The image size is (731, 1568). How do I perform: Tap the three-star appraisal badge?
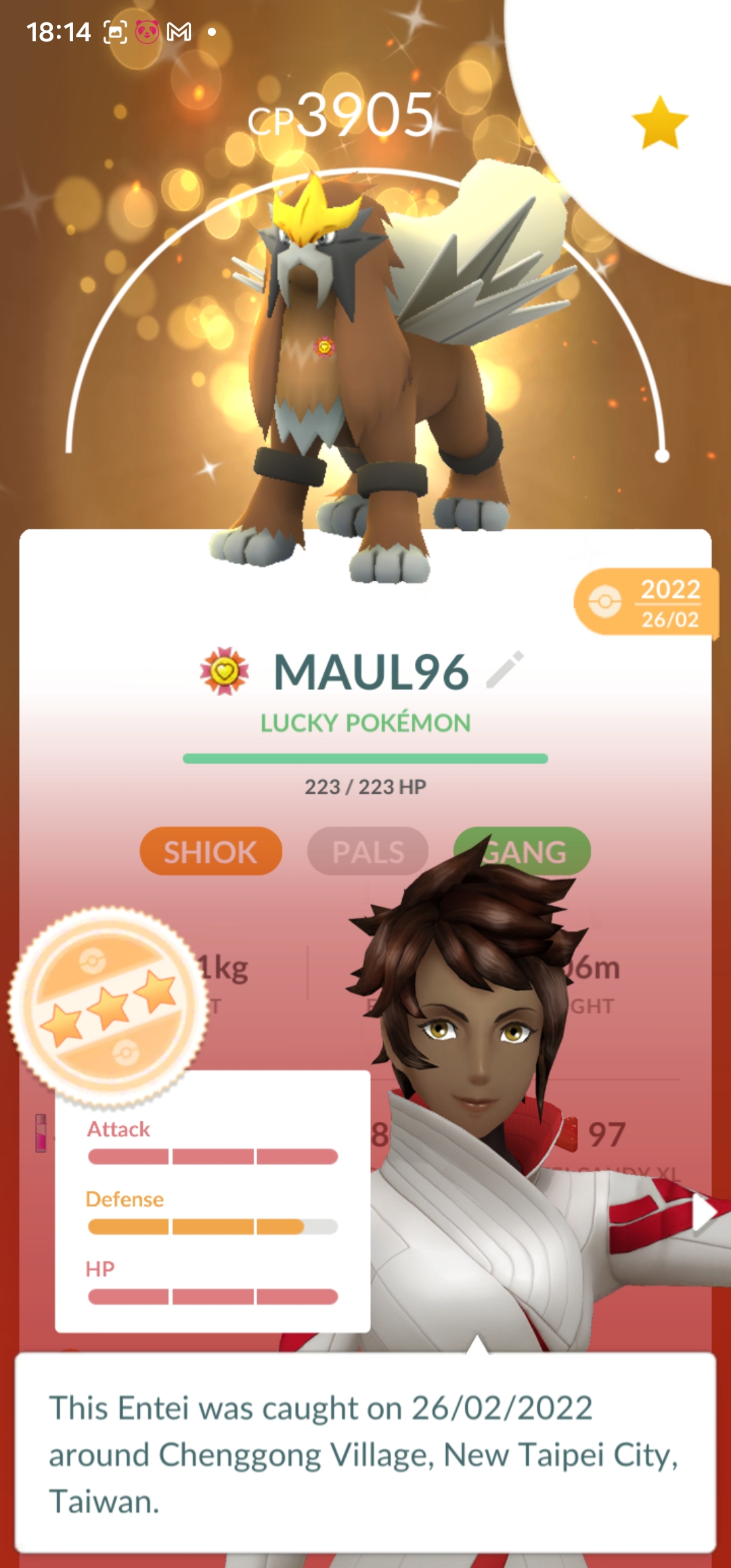(x=108, y=1007)
